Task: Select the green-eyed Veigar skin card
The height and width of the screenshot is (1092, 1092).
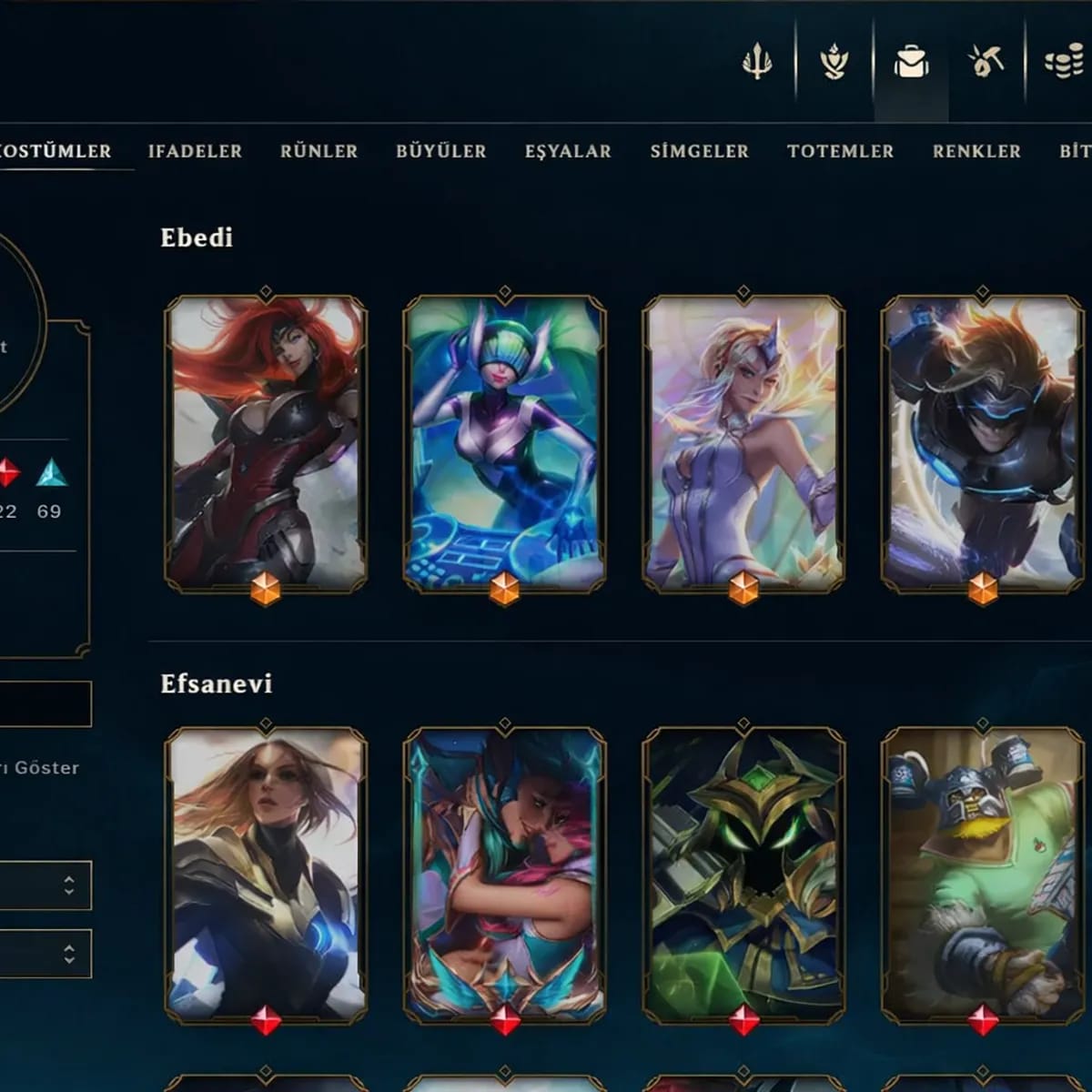Action: (743, 874)
